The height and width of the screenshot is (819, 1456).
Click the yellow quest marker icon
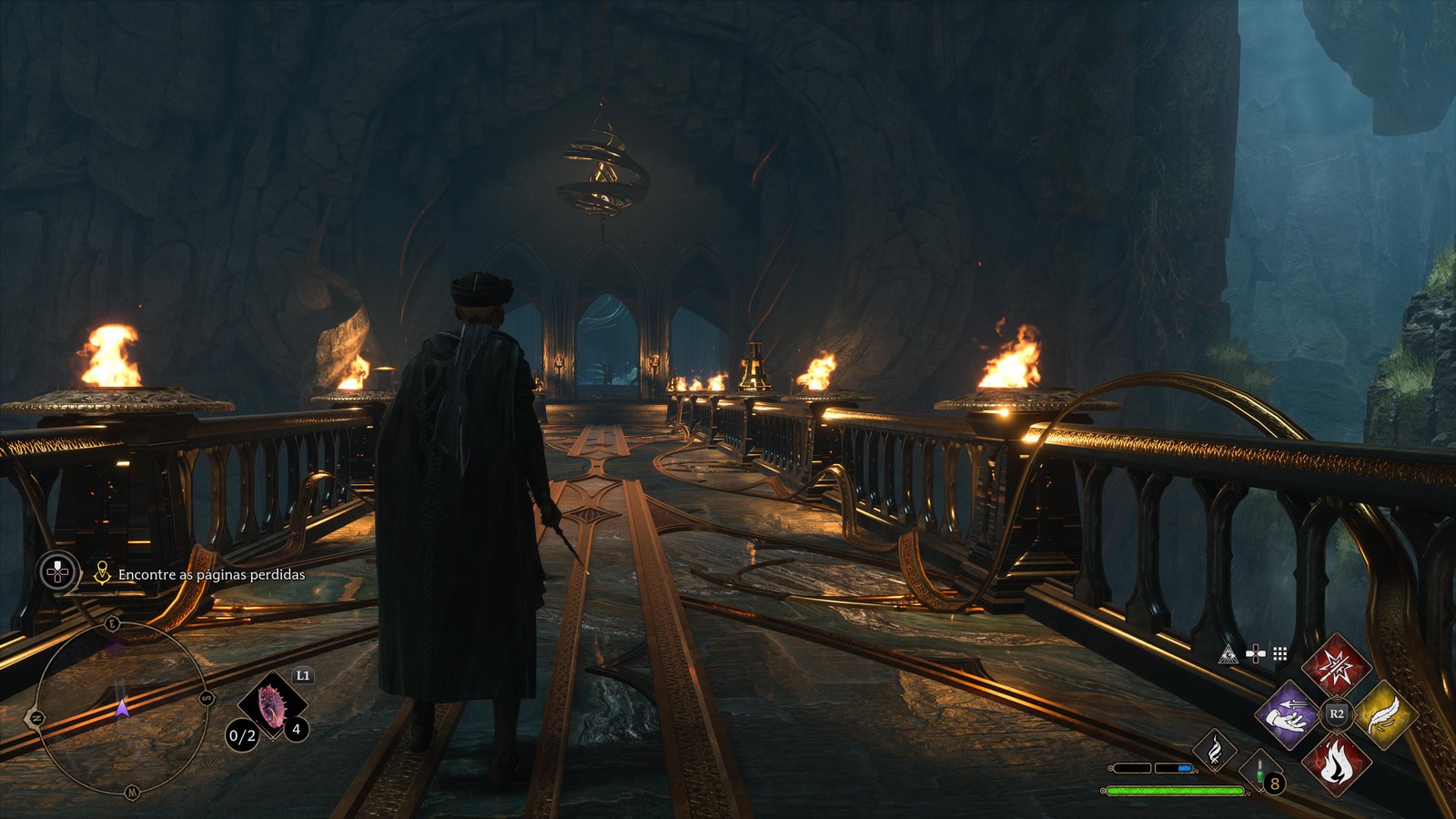point(102,573)
